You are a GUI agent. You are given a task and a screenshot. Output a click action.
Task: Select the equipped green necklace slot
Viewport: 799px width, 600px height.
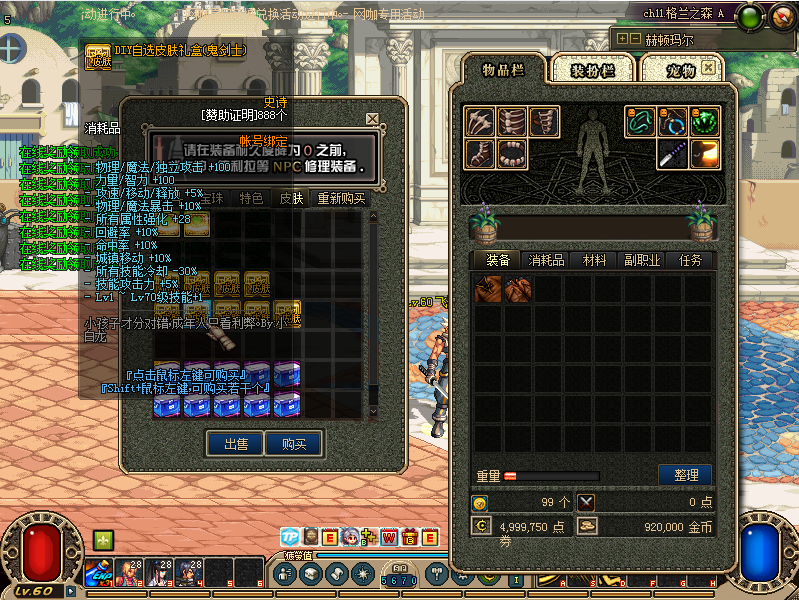(x=641, y=122)
